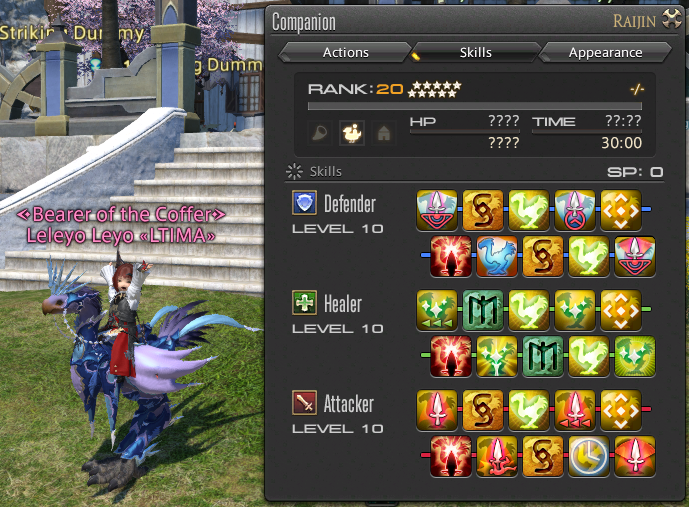The height and width of the screenshot is (507, 689).
Task: Click the horn icon below rank
Action: pos(322,132)
